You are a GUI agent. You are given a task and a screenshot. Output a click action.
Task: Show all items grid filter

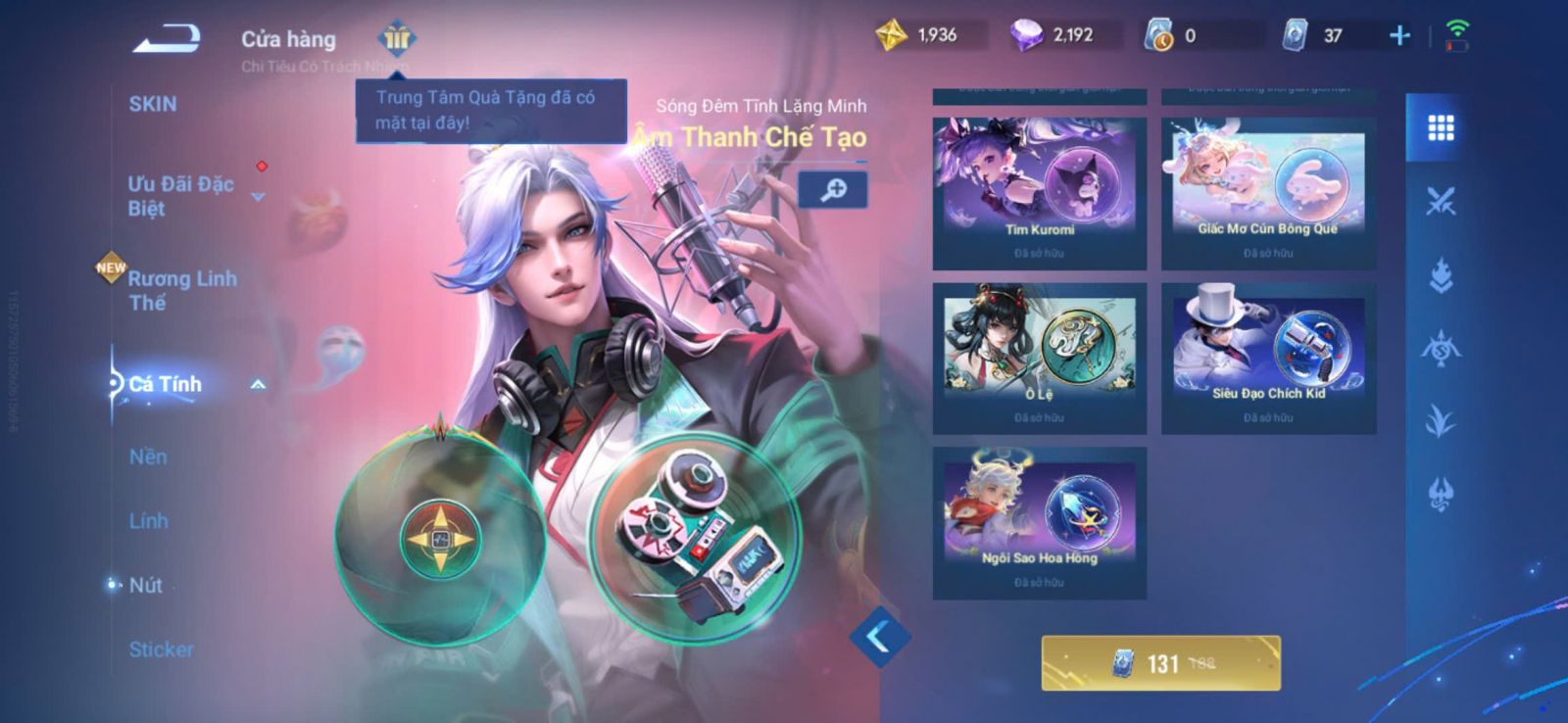pyautogui.click(x=1440, y=127)
